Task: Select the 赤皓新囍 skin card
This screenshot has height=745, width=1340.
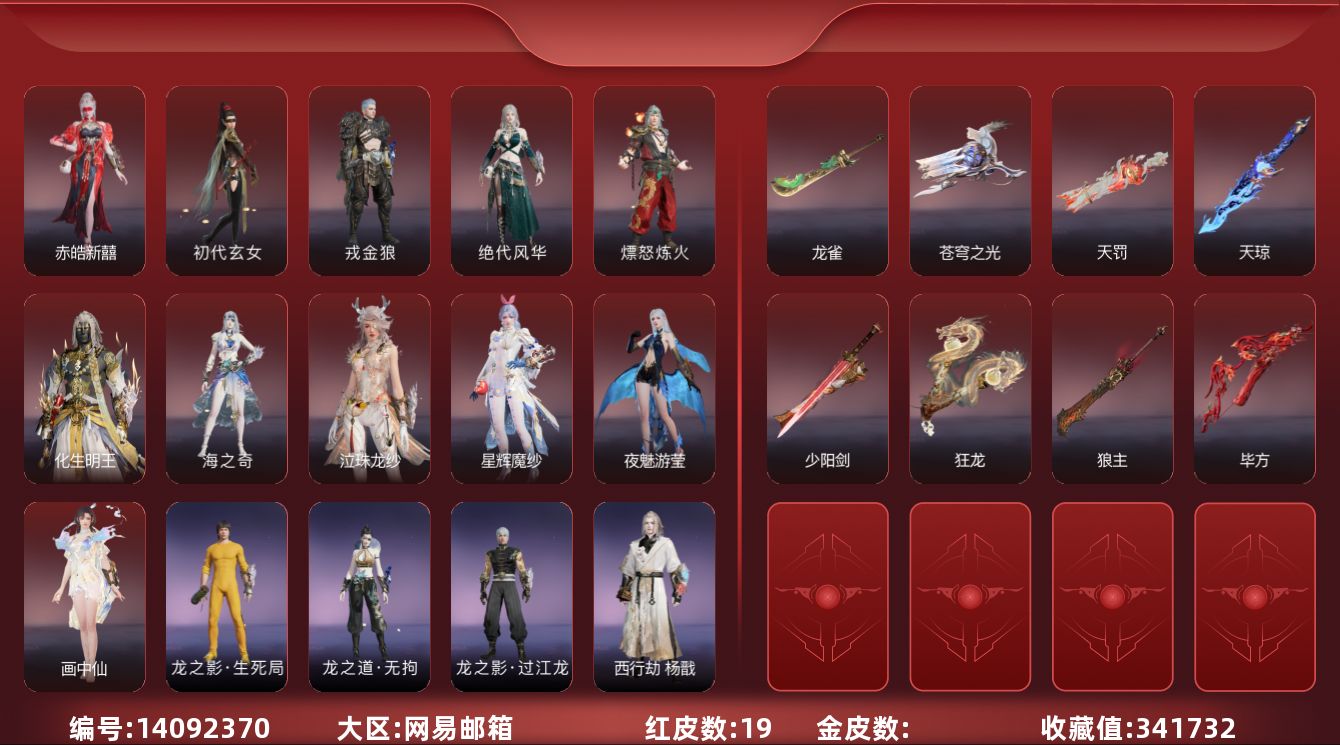Action: pyautogui.click(x=85, y=180)
